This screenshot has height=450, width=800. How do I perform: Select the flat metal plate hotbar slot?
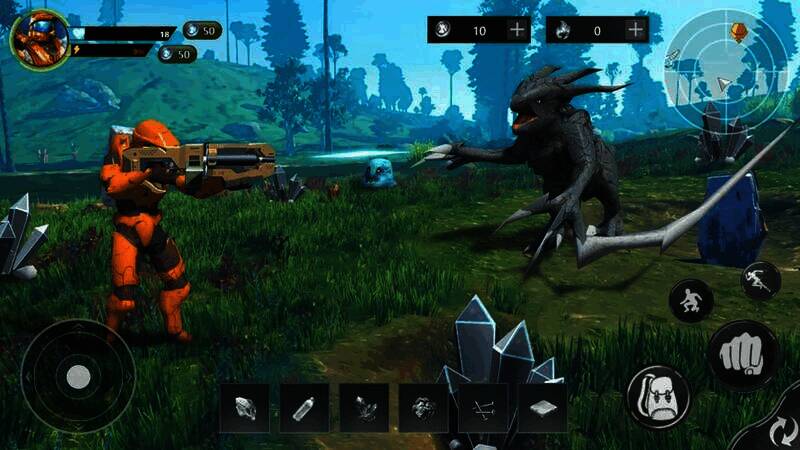(x=542, y=408)
